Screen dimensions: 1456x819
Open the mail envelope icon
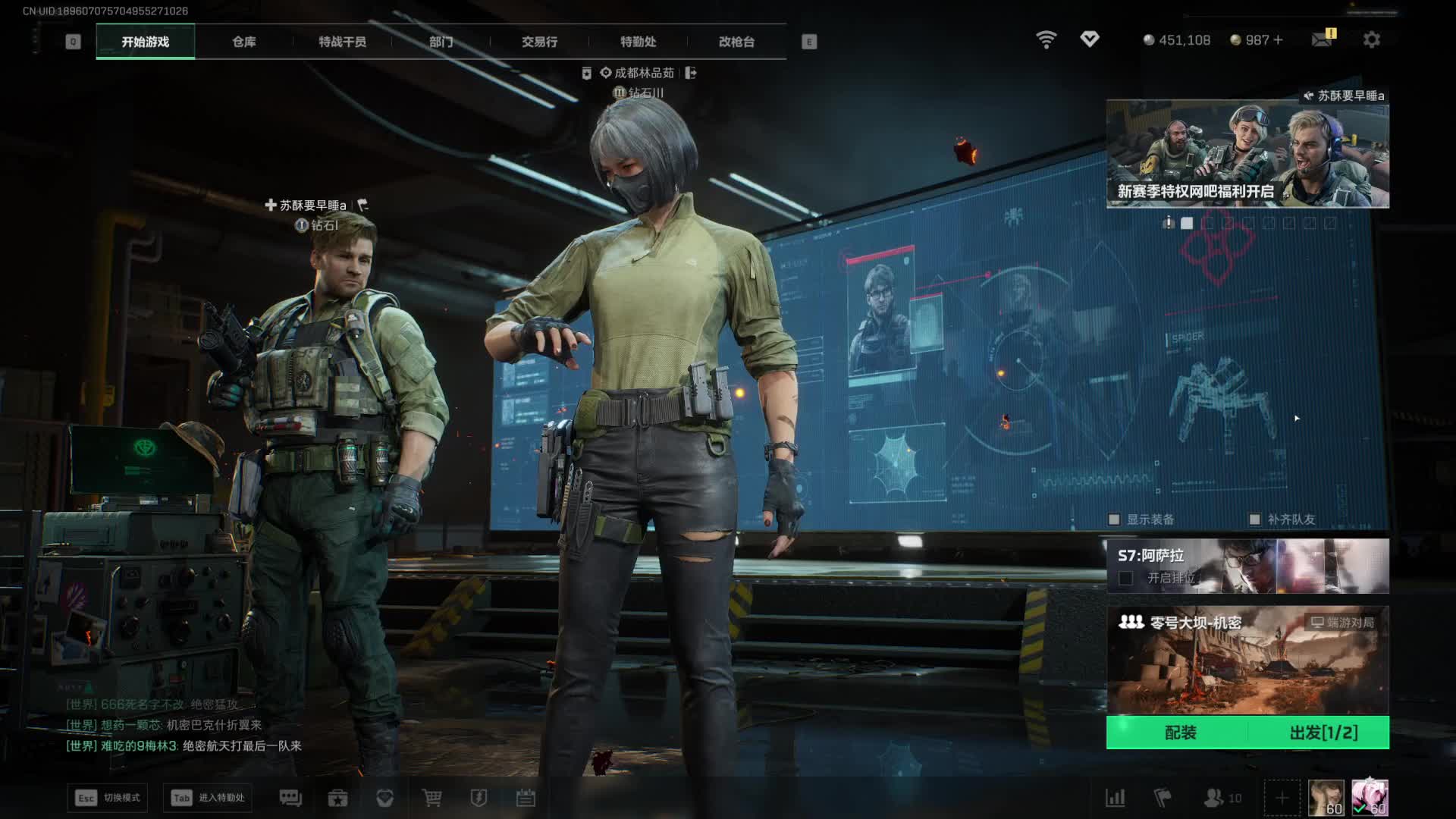(1322, 39)
